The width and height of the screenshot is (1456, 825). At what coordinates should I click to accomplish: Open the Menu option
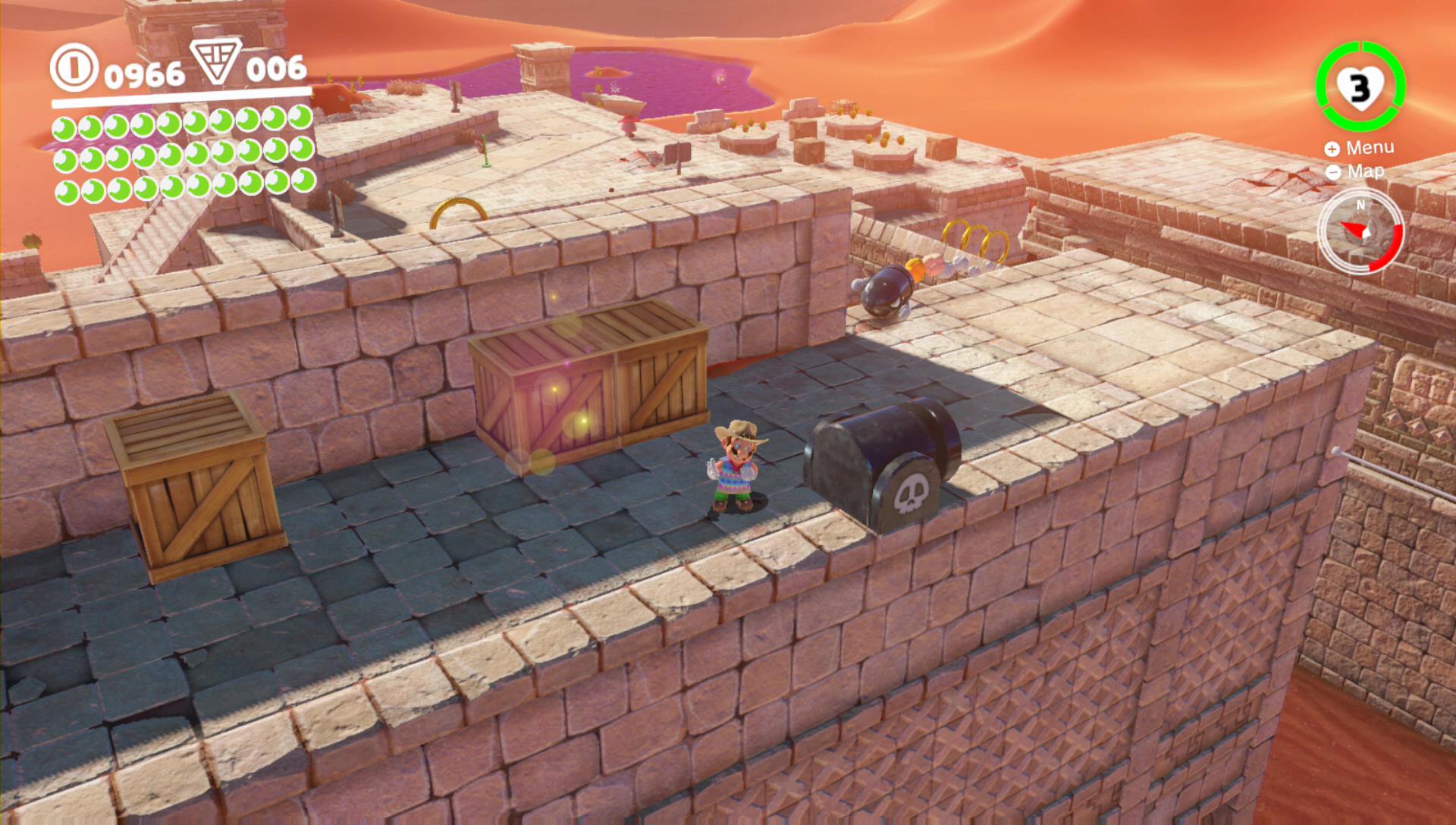coord(1360,148)
